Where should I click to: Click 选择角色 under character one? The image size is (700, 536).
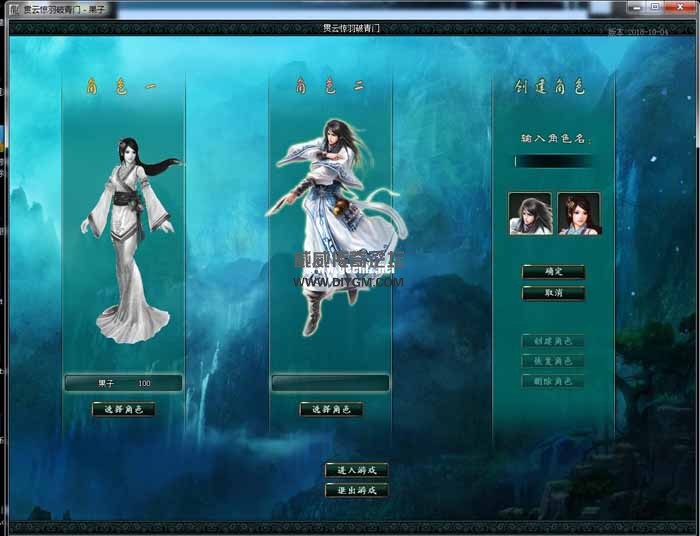(124, 409)
